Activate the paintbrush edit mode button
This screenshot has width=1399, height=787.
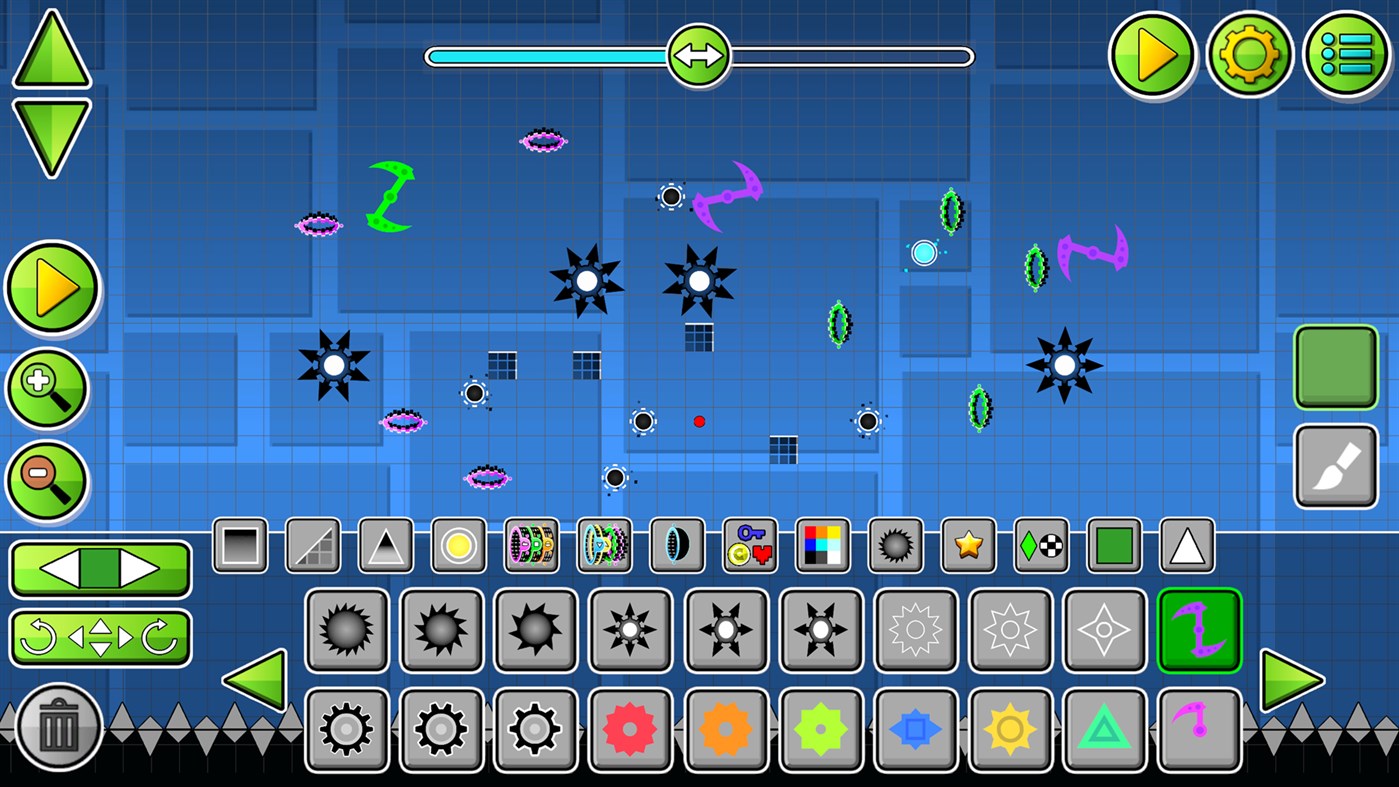[1336, 465]
